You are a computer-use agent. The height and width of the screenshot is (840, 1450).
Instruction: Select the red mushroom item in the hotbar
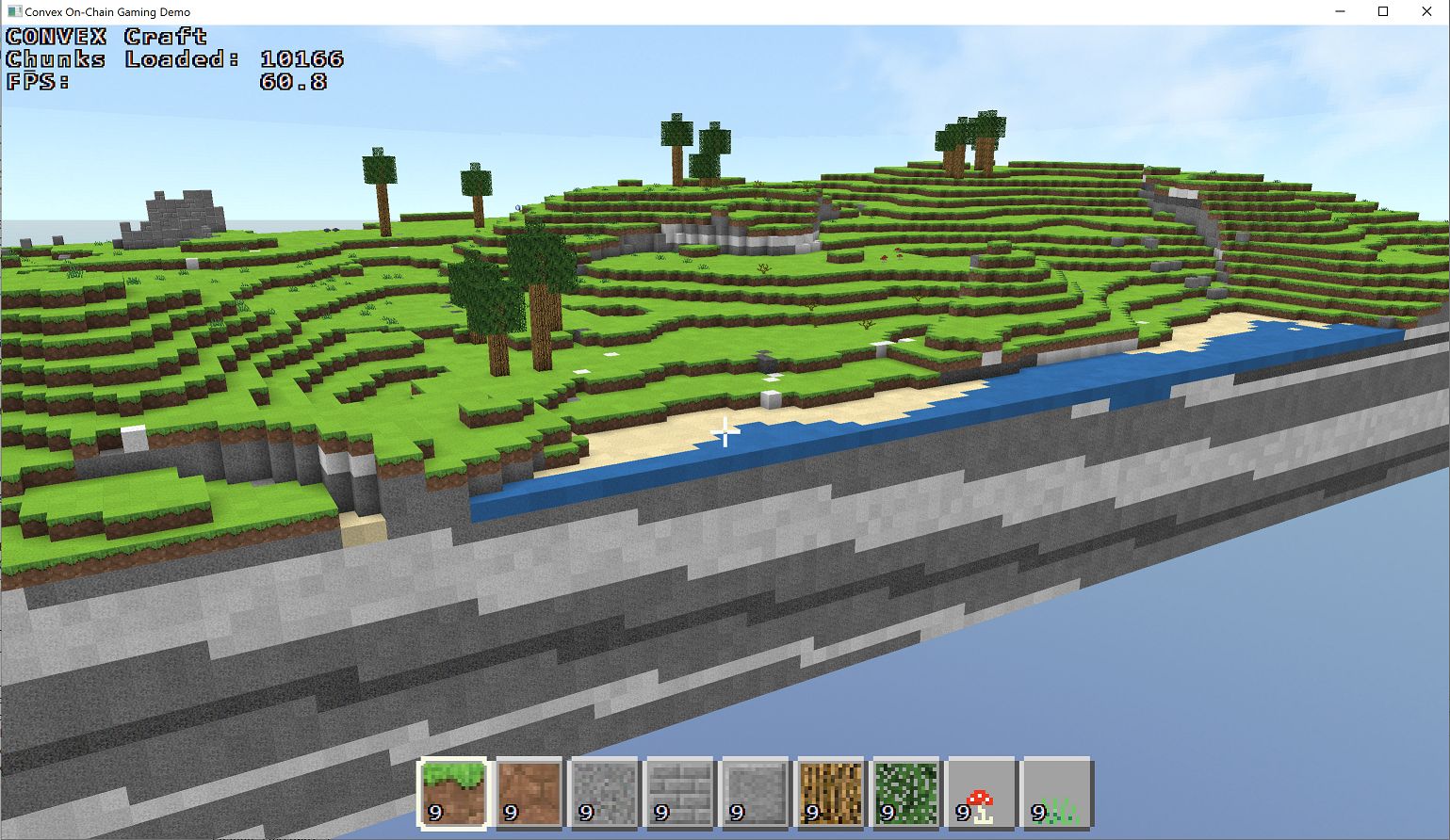pos(980,791)
